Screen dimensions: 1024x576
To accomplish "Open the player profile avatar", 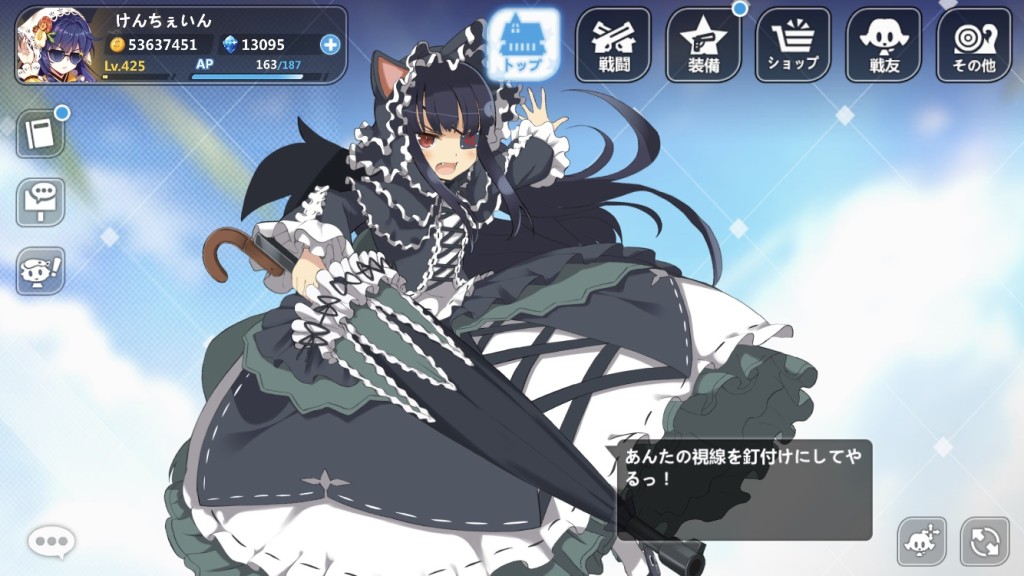I will 57,45.
